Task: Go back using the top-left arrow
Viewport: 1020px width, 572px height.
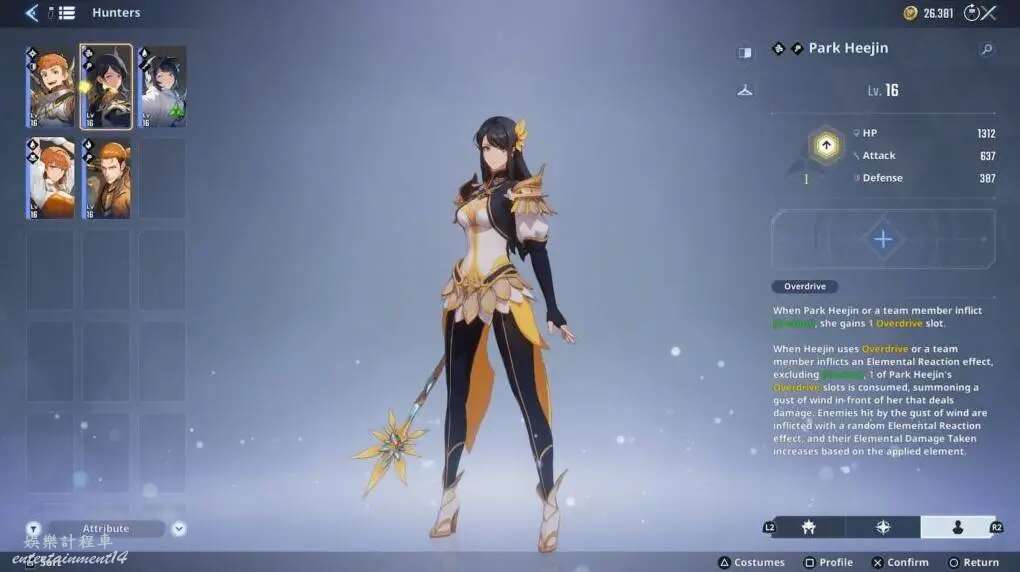Action: click(x=31, y=13)
